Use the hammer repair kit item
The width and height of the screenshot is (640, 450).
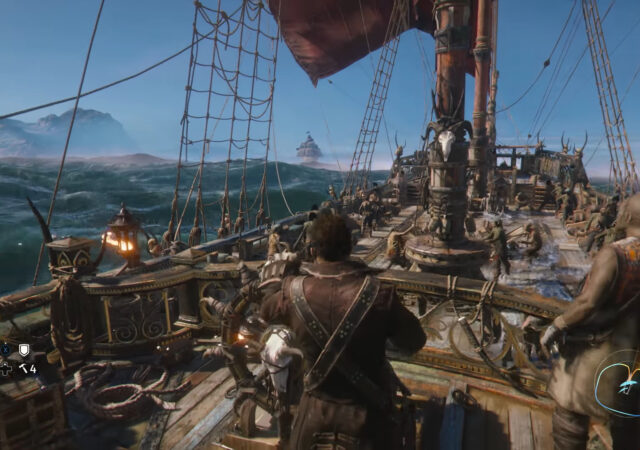tap(24, 368)
